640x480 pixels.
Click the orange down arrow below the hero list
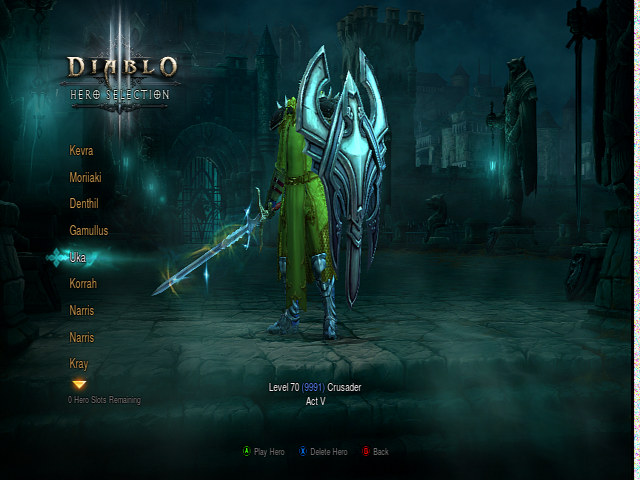(79, 384)
